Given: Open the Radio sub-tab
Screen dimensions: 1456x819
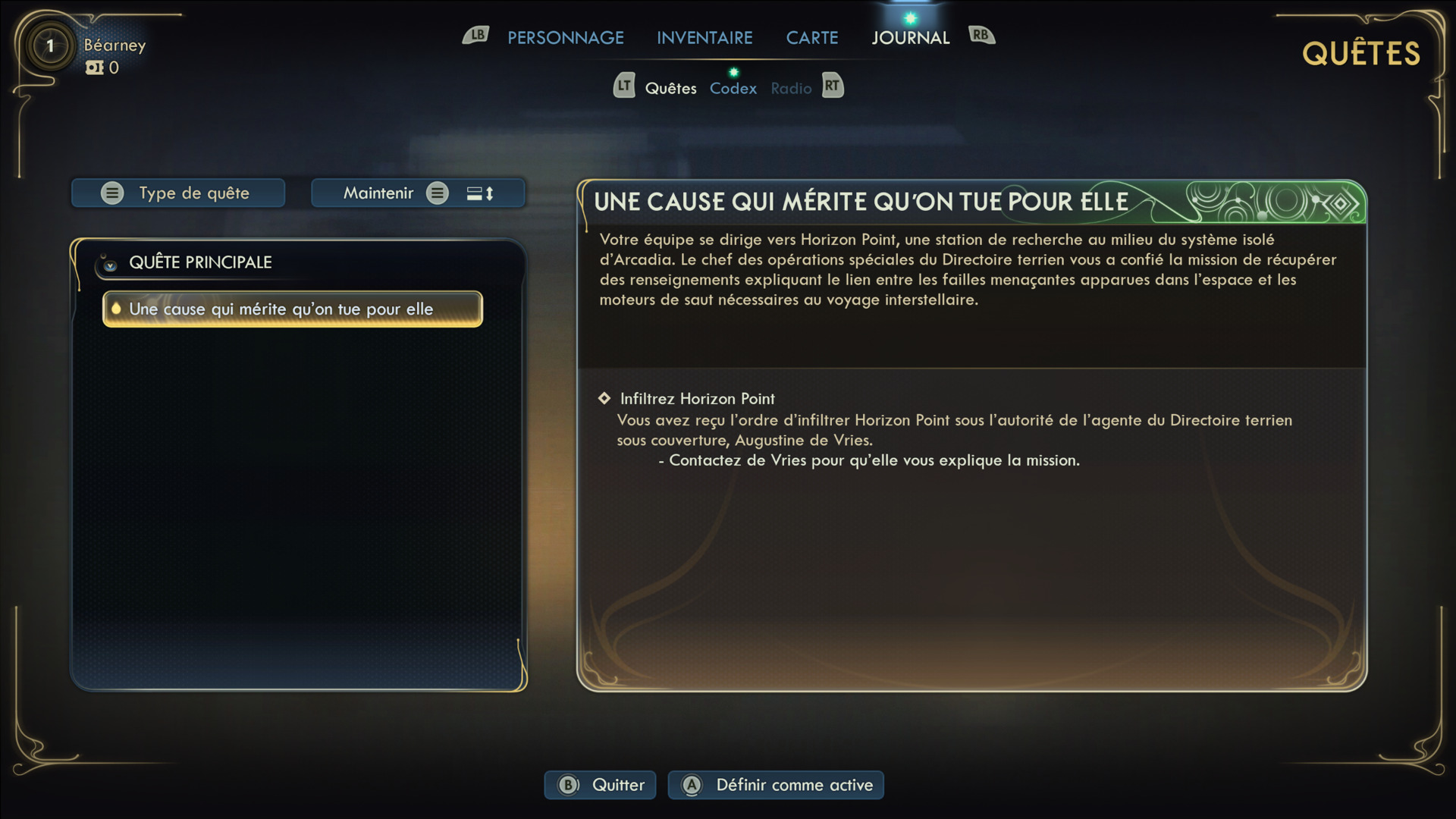Looking at the screenshot, I should click(791, 89).
